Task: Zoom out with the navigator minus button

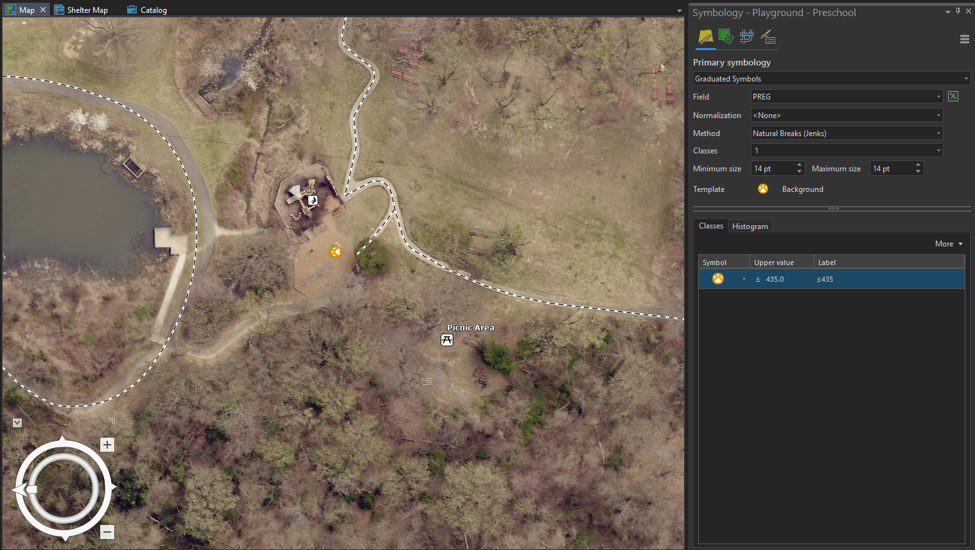Action: pyautogui.click(x=107, y=532)
